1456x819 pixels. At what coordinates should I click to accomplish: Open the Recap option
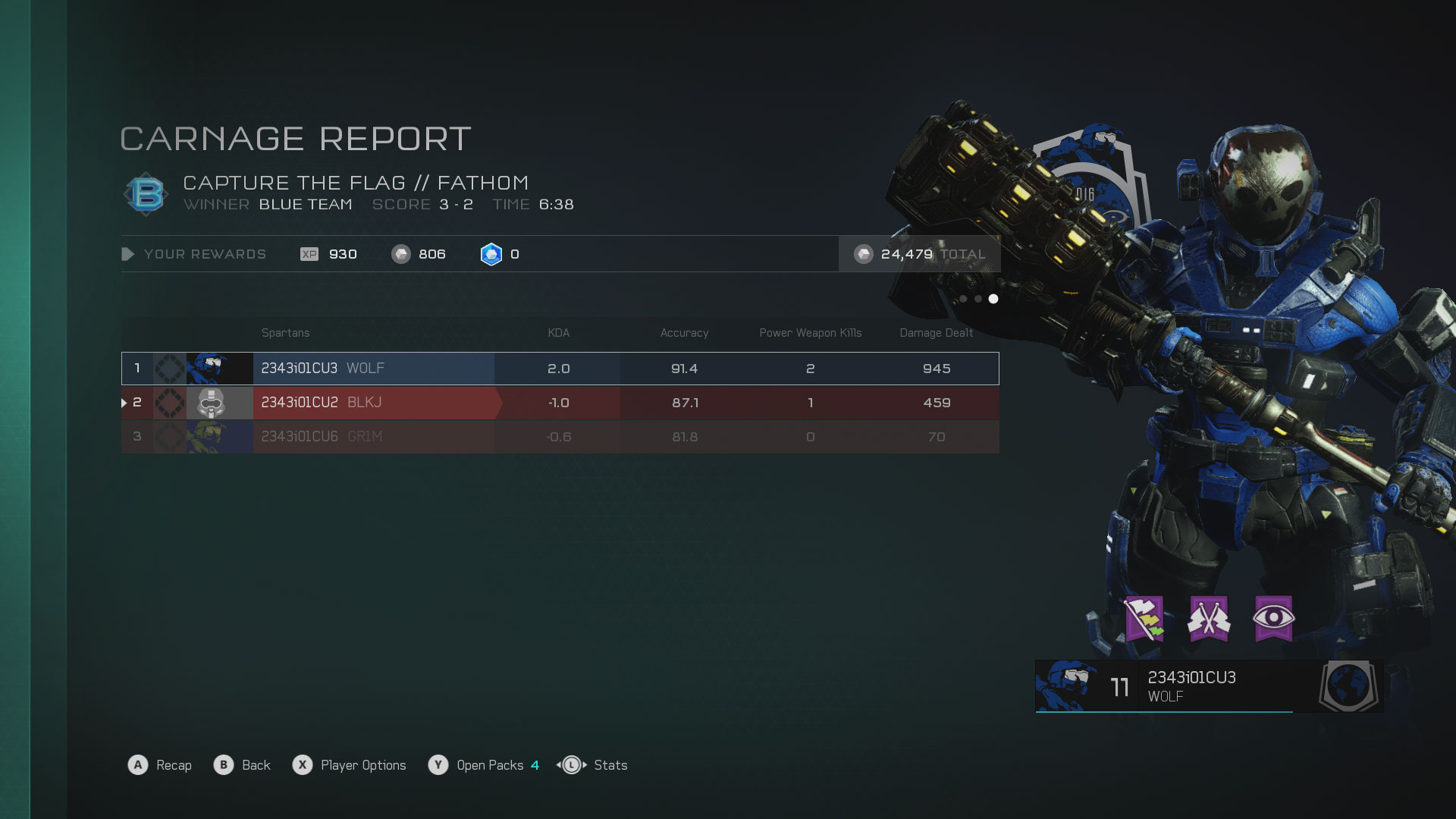point(160,765)
